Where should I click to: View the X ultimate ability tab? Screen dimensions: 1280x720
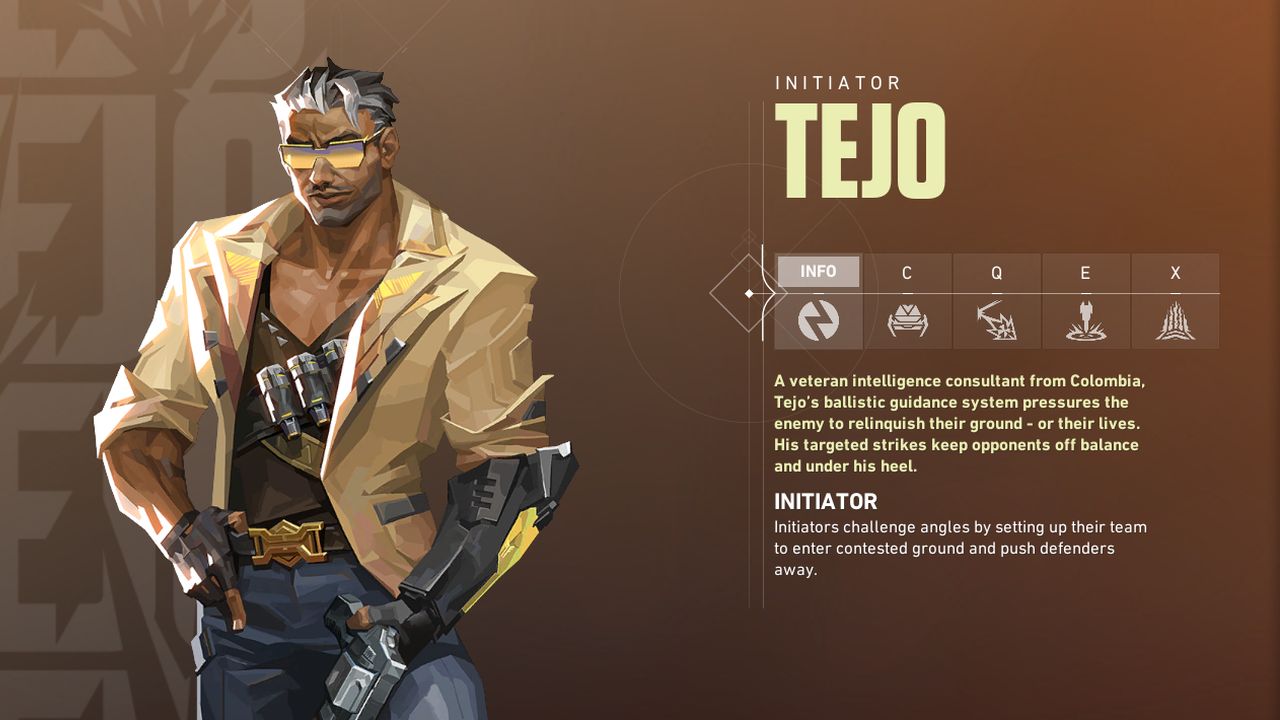(x=1175, y=301)
